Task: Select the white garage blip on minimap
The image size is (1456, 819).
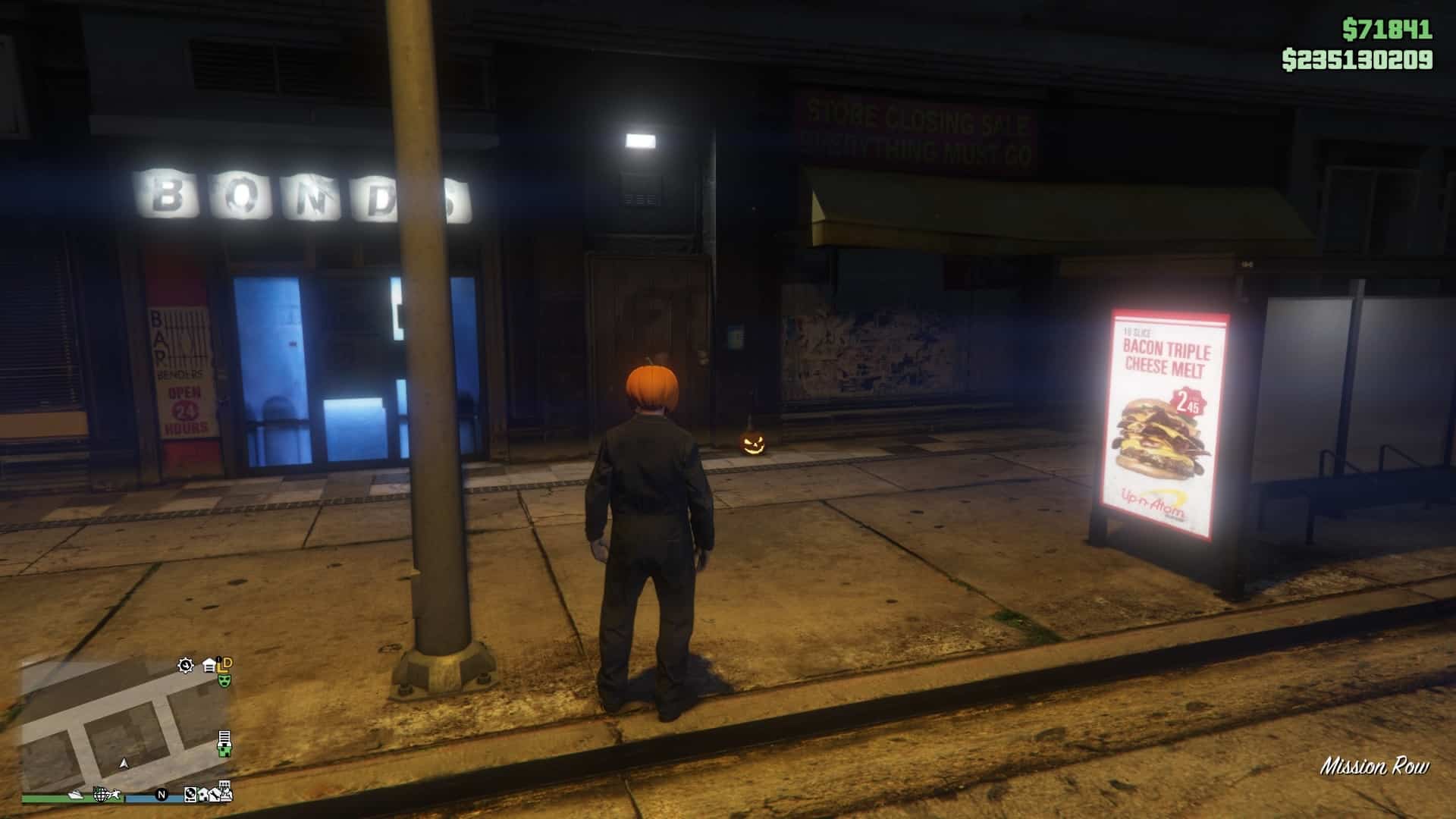Action: [210, 666]
